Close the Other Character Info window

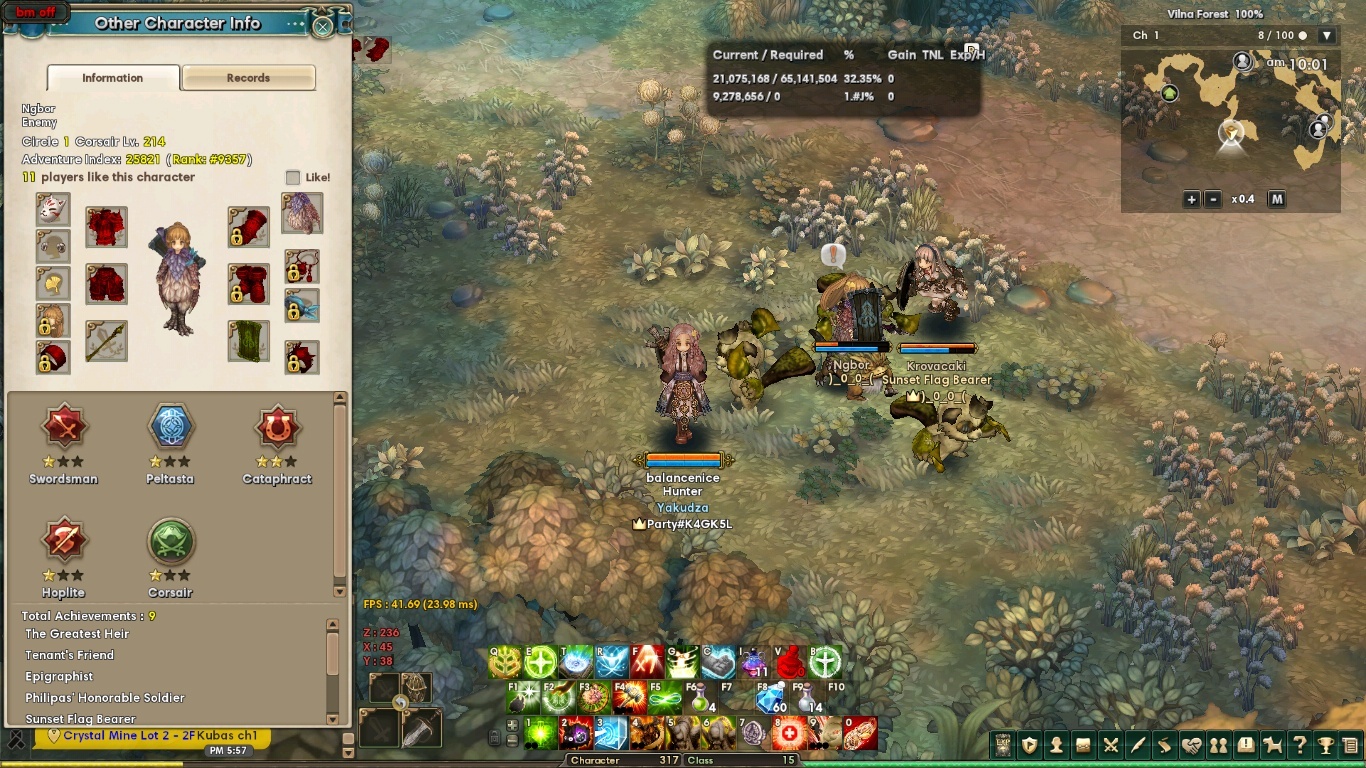point(323,26)
